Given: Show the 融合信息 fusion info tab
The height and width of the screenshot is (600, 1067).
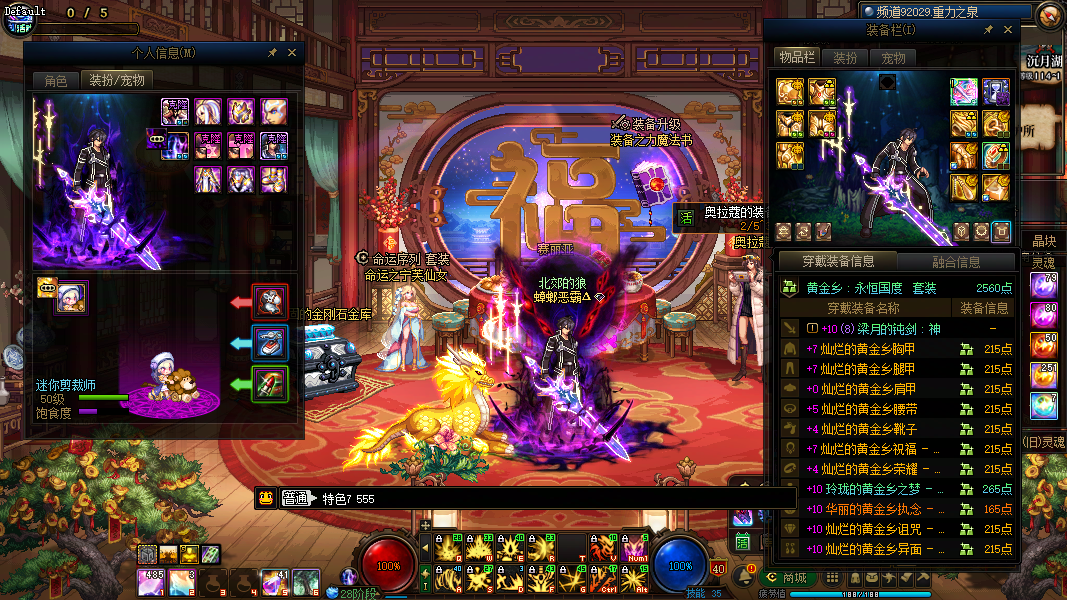Looking at the screenshot, I should 956,262.
